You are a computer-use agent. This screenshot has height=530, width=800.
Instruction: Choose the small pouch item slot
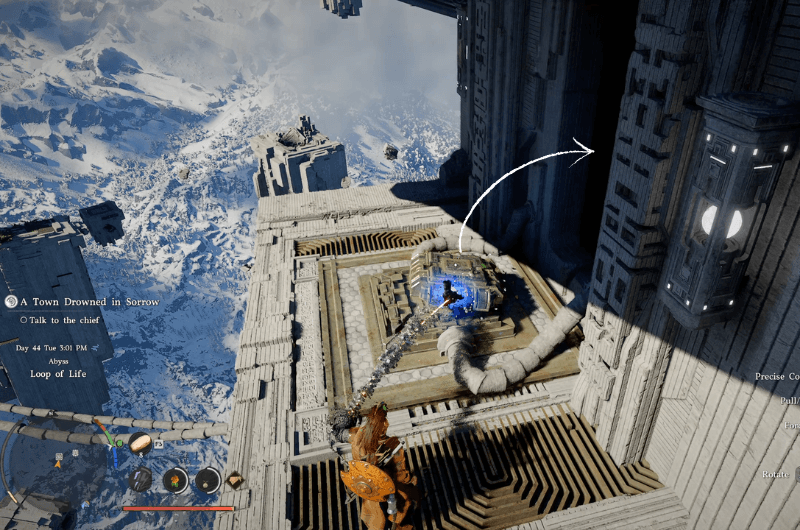(x=207, y=480)
